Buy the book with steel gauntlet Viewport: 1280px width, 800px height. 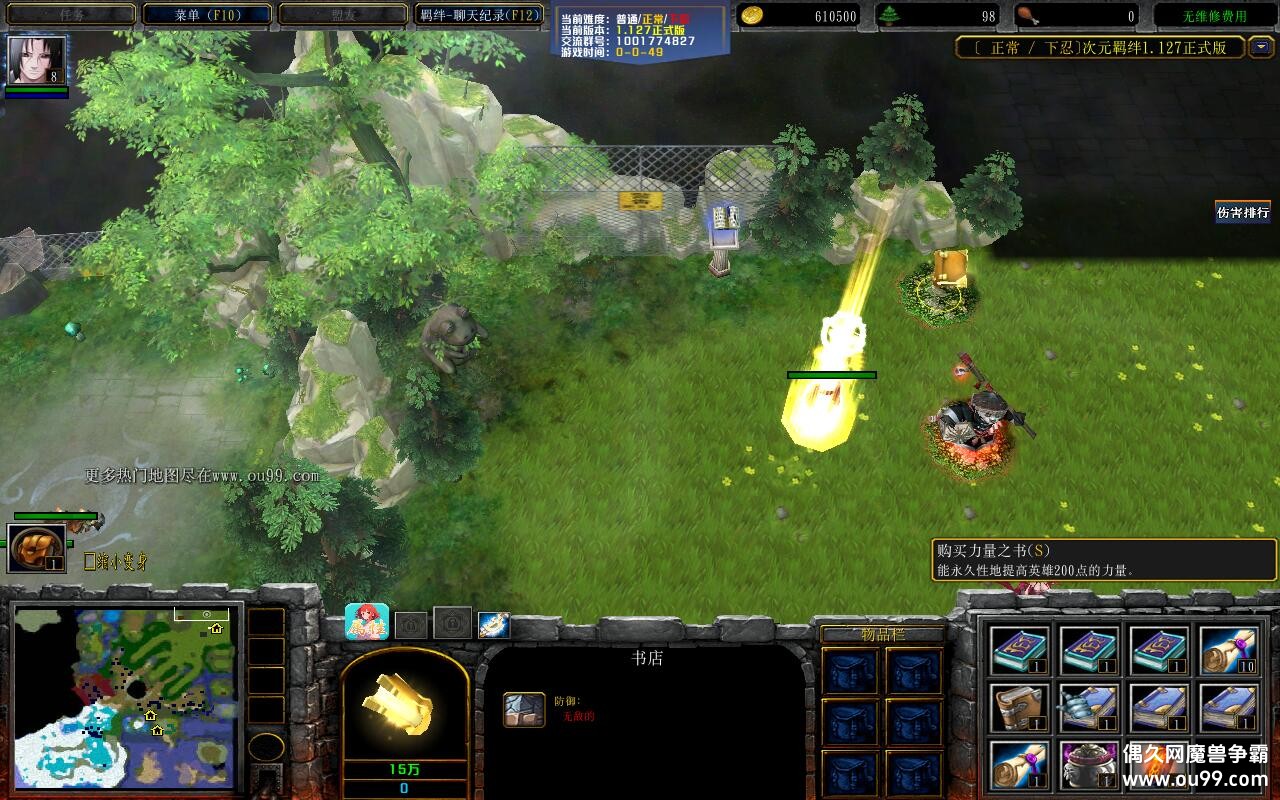click(1089, 708)
